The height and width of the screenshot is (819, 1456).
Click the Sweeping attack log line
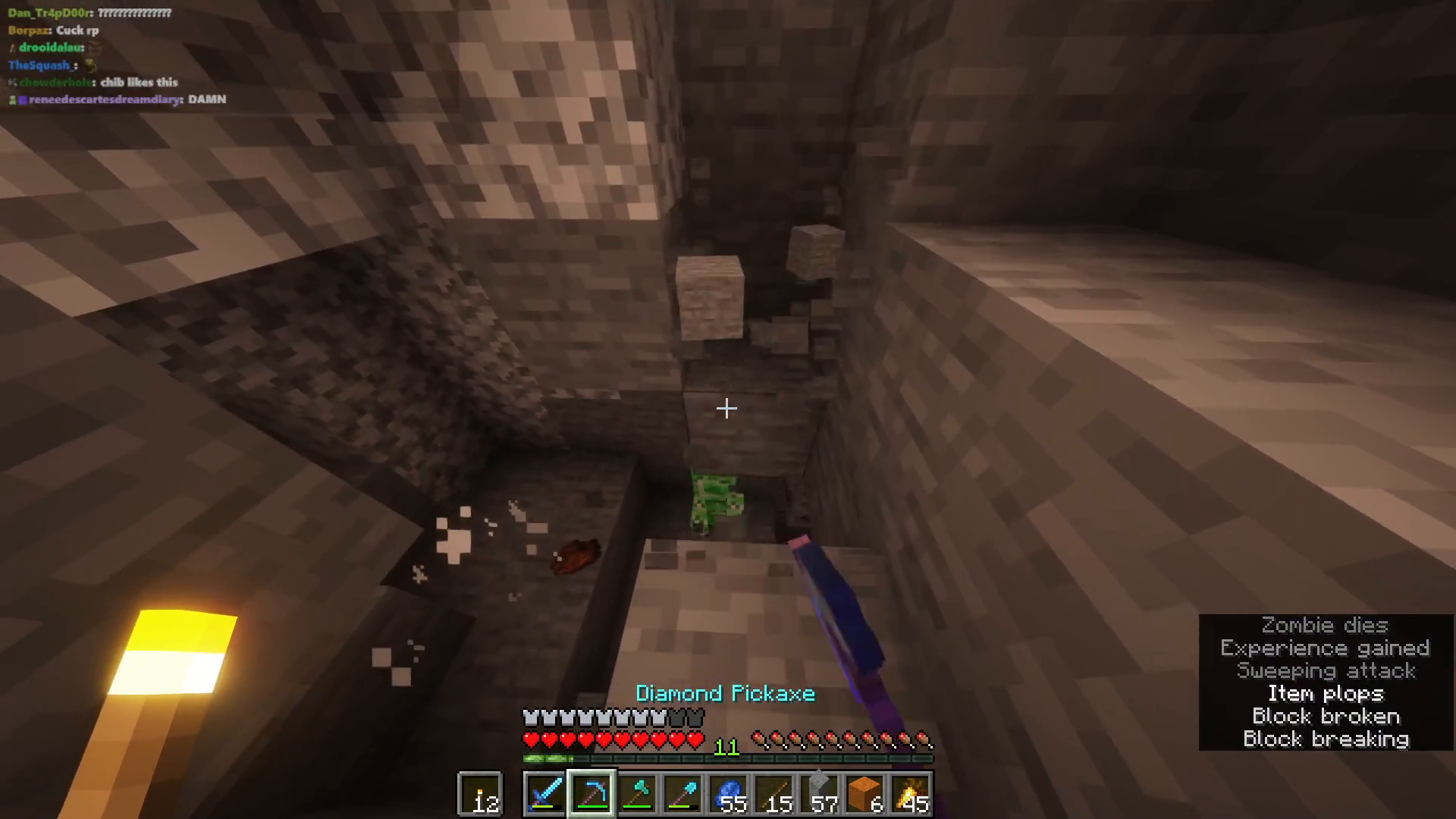coord(1324,671)
